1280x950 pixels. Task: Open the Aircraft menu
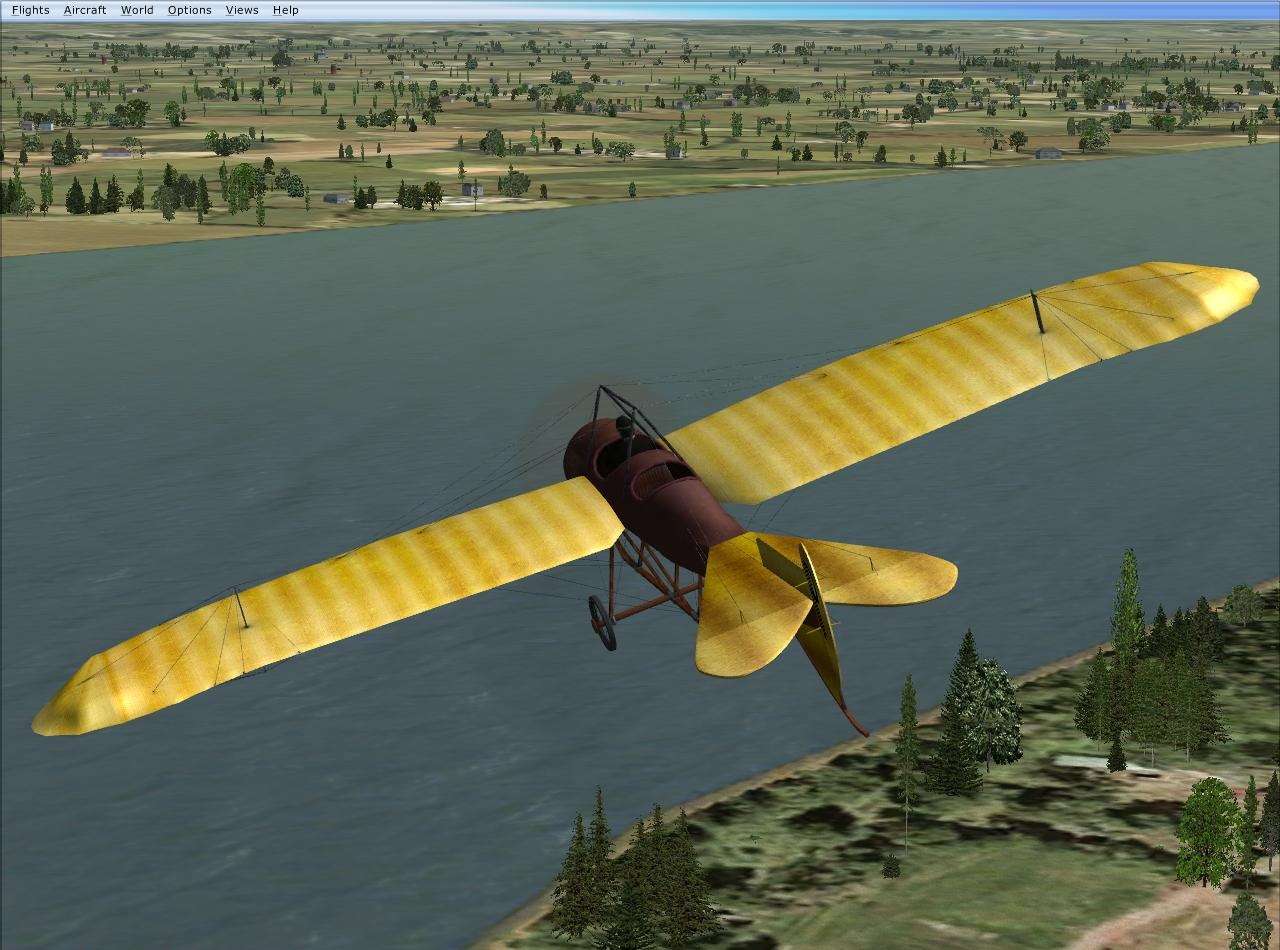pyautogui.click(x=84, y=9)
